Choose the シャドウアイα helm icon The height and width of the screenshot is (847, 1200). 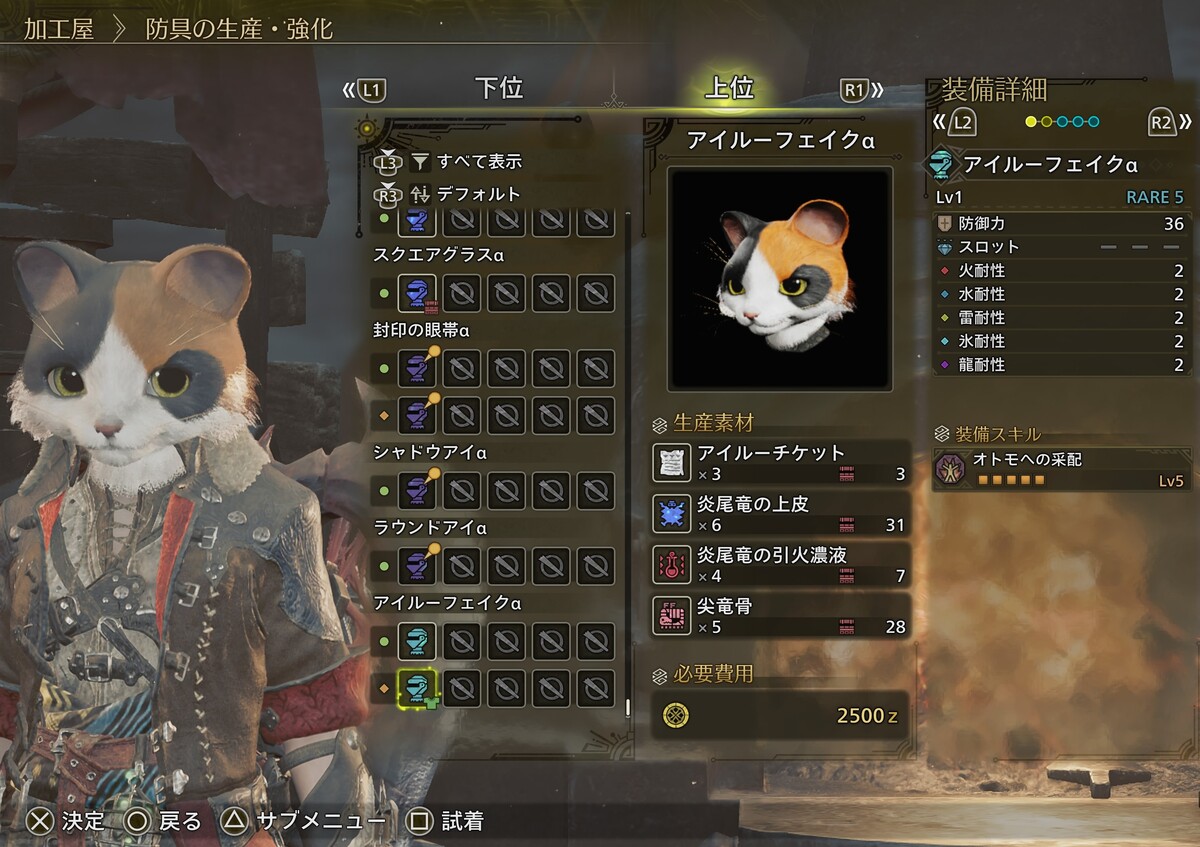[417, 490]
